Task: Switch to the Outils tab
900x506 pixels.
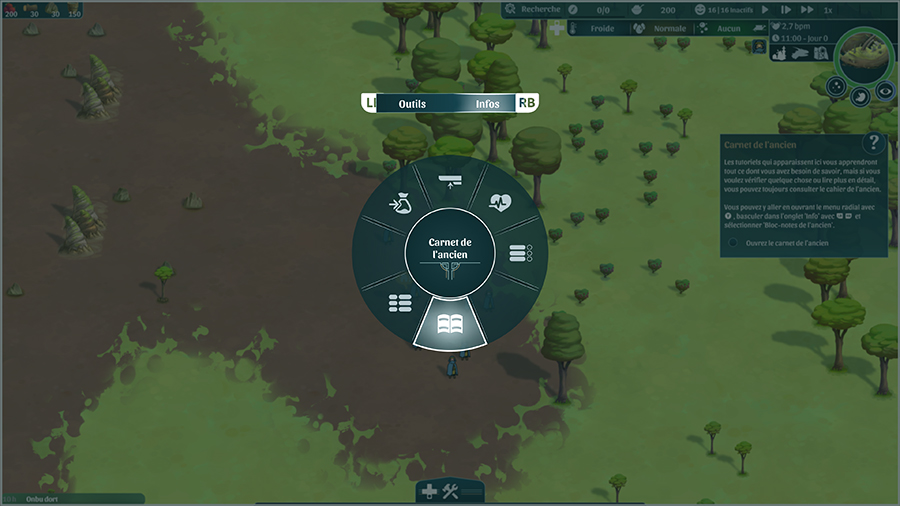Action: coord(412,103)
